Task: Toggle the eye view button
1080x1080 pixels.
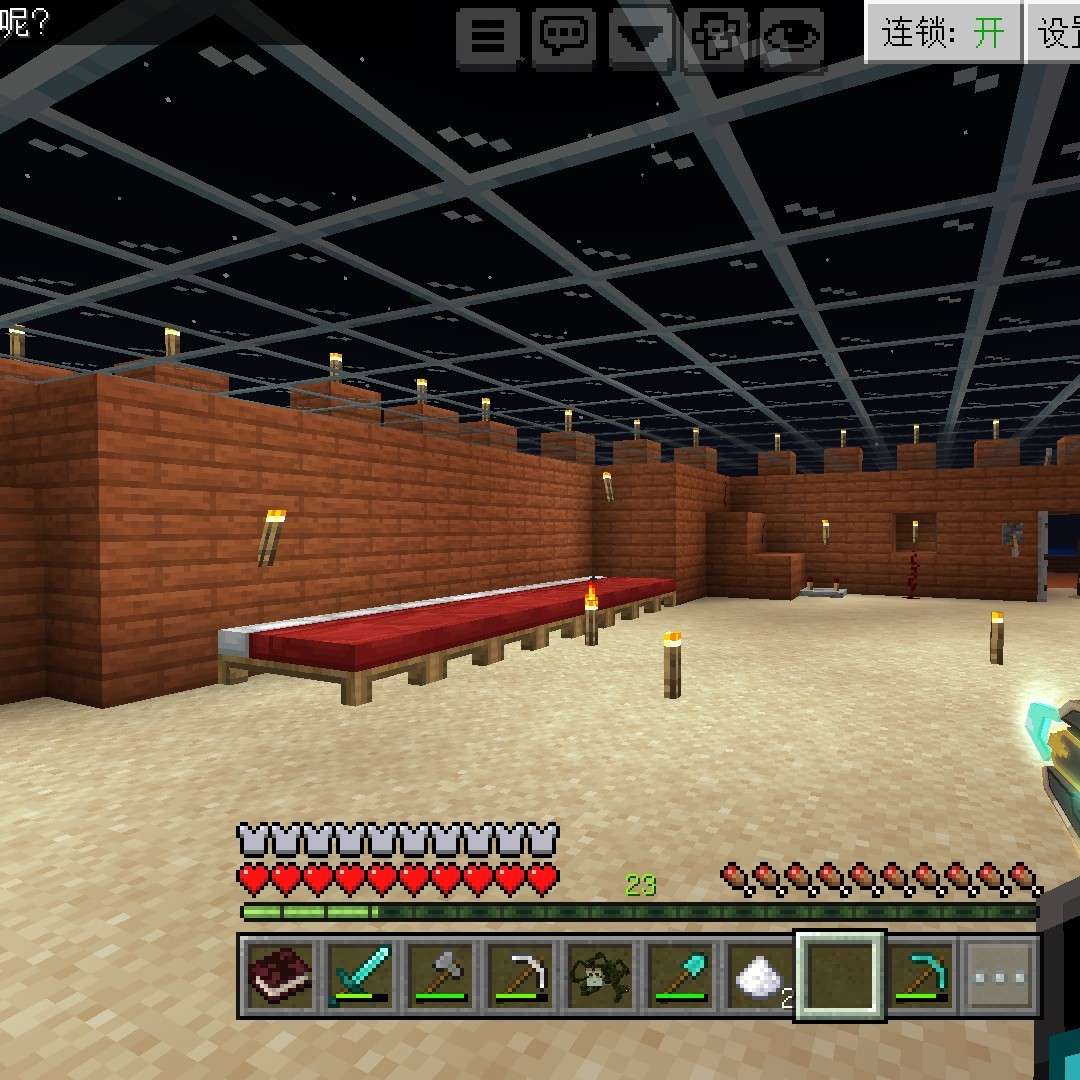Action: [x=792, y=38]
